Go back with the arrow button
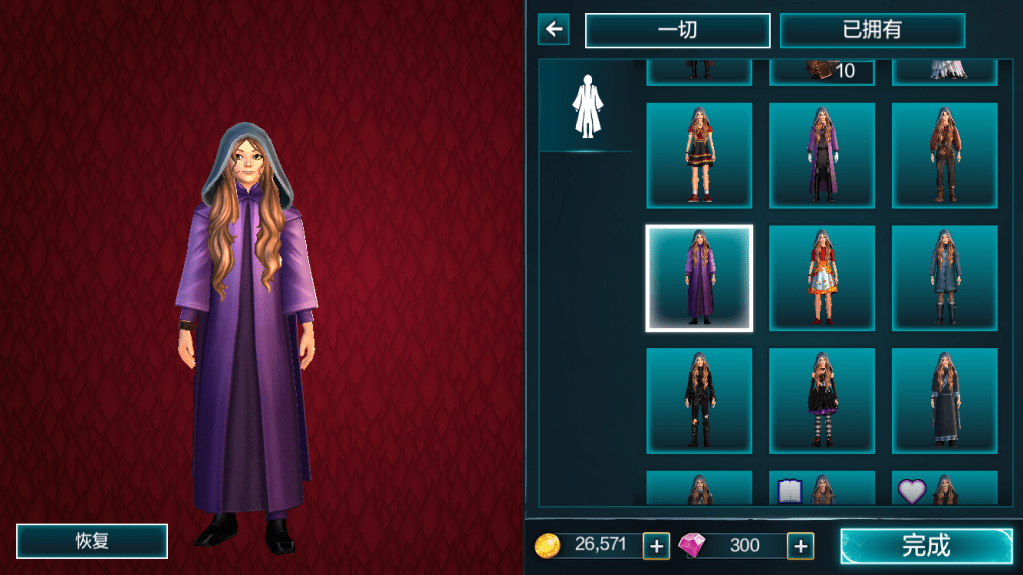 click(x=553, y=30)
